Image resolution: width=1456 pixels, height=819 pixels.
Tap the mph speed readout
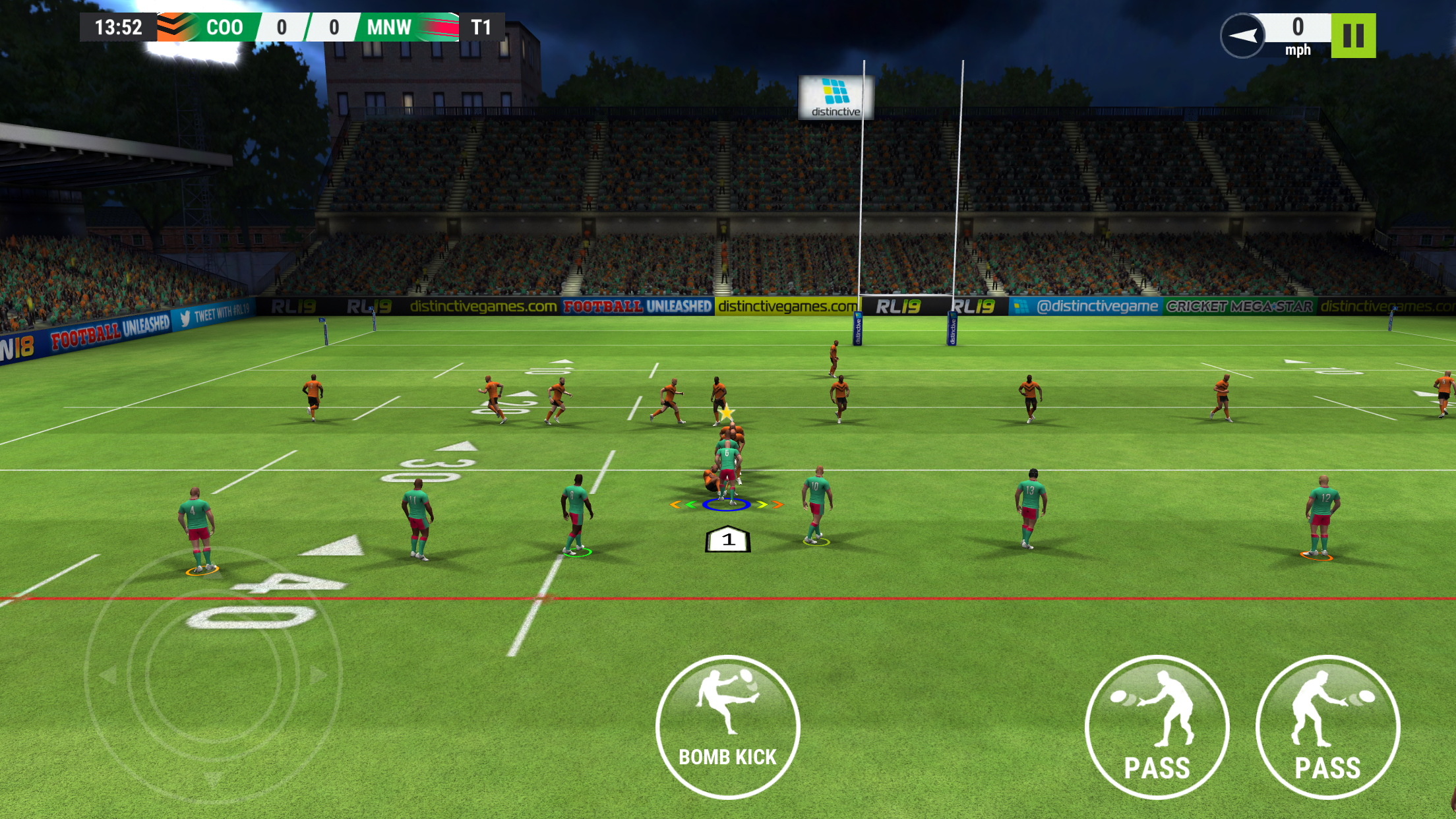click(x=1298, y=49)
